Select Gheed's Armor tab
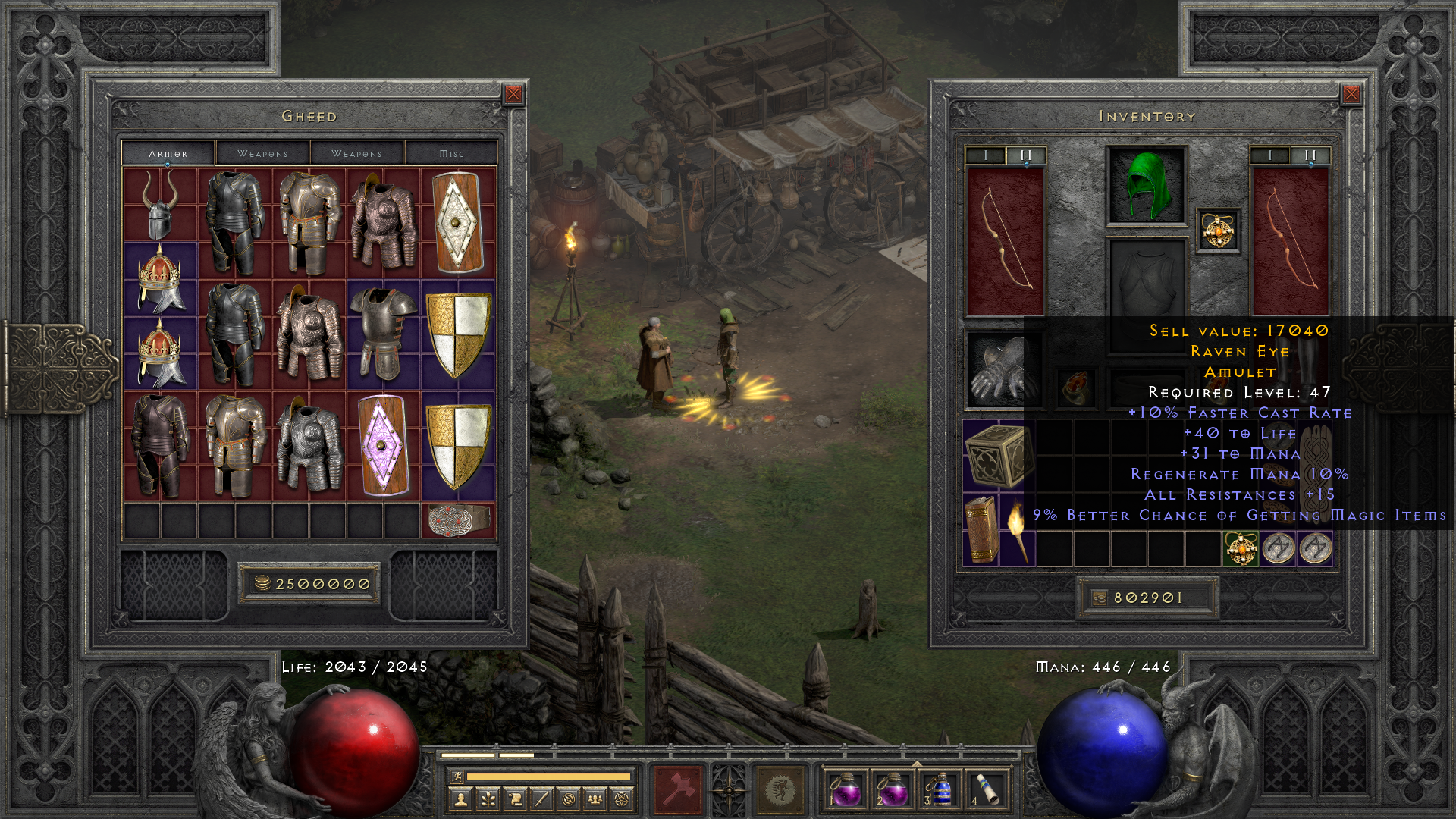Viewport: 1456px width, 819px height. 168,153
